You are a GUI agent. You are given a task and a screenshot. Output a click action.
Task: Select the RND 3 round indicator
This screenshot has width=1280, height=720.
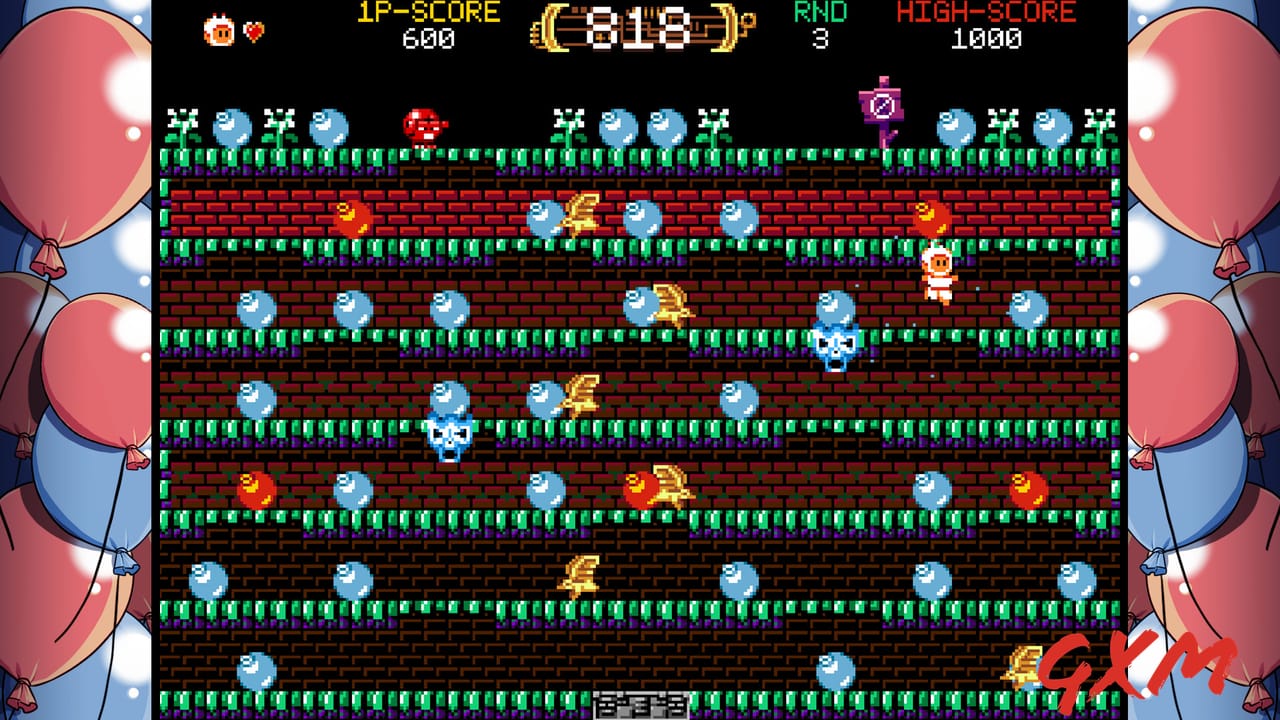820,25
